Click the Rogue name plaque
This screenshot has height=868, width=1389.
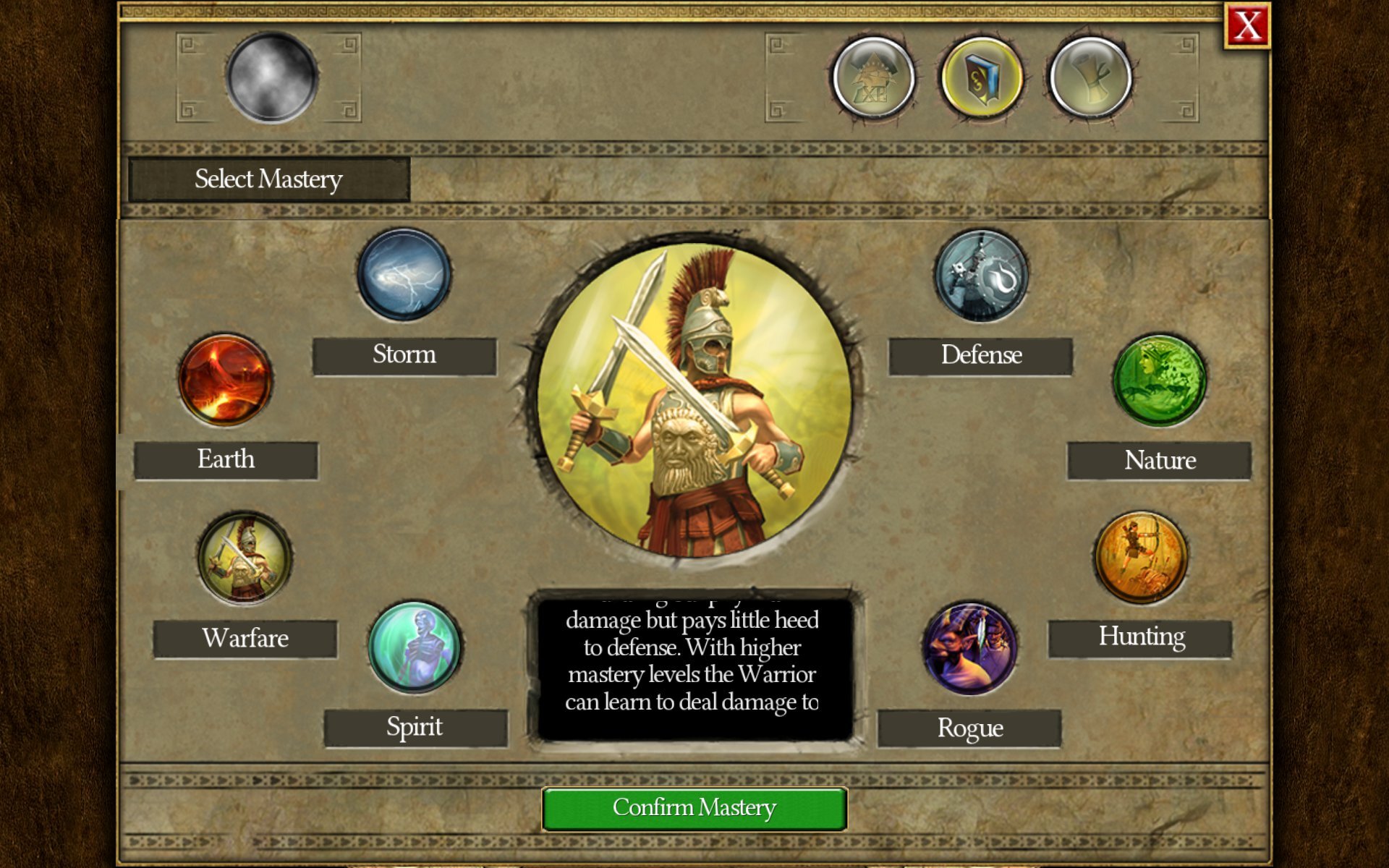969,728
